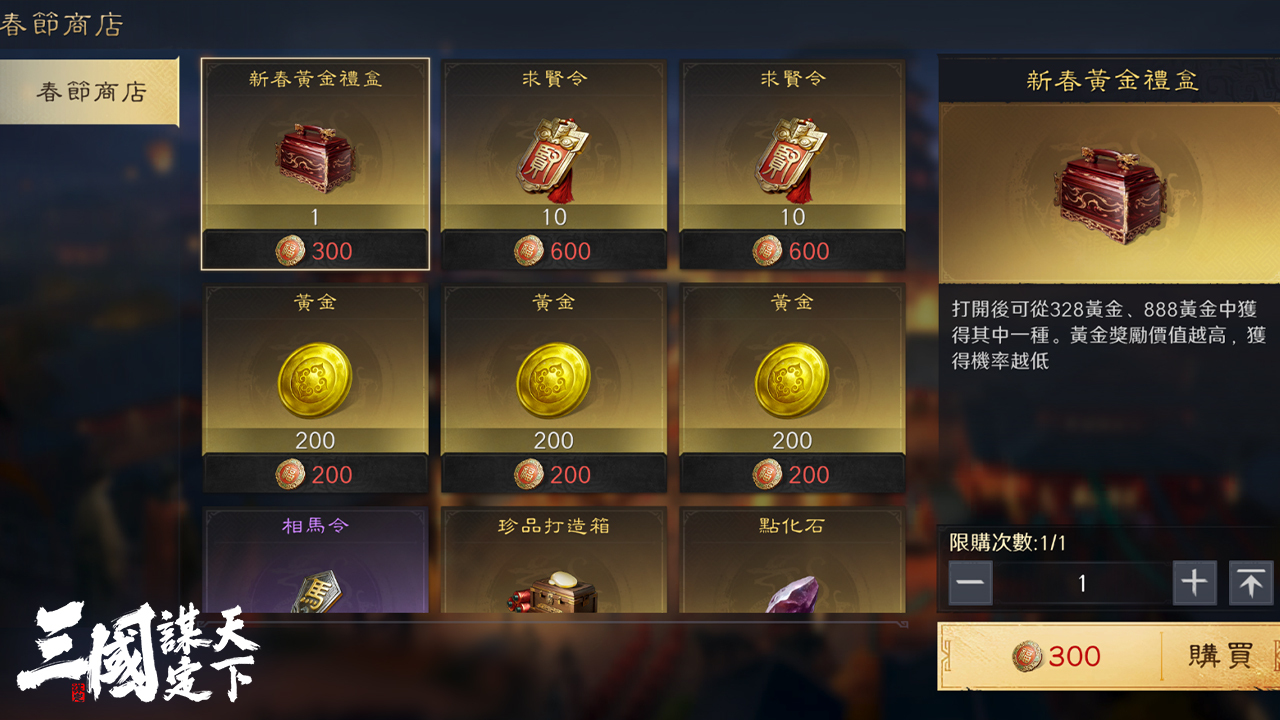Switch to the 春節商店 shop tab
The width and height of the screenshot is (1280, 720).
88,90
